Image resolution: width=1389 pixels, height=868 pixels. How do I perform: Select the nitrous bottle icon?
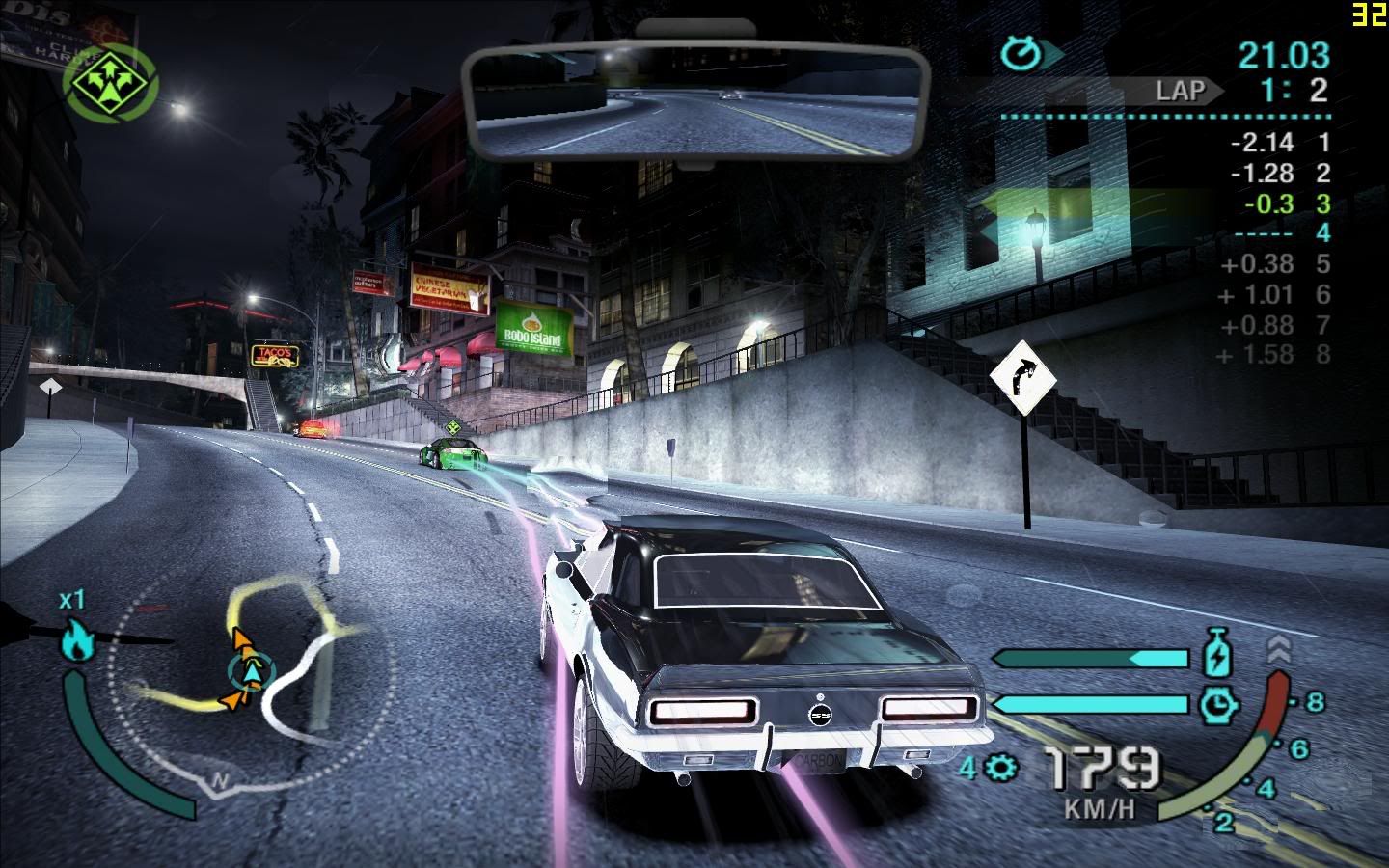[x=1219, y=654]
